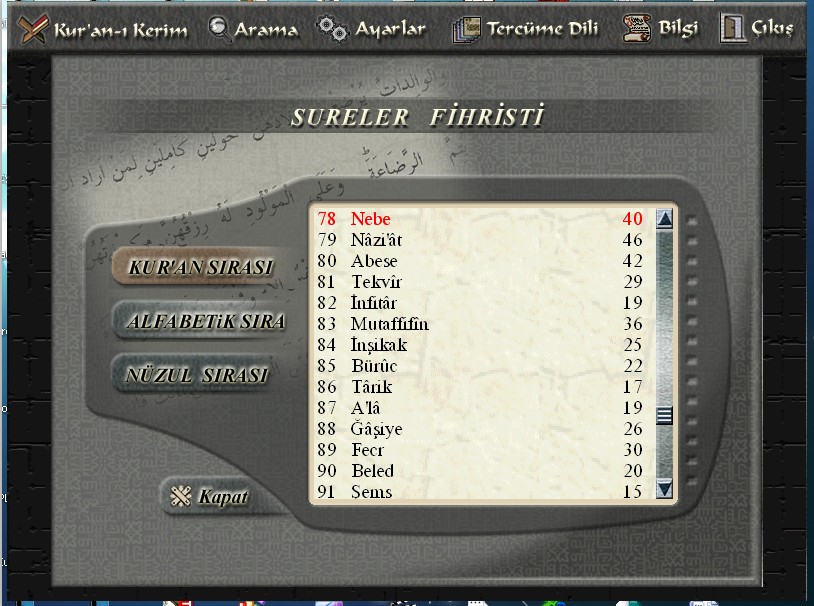Viewport: 814px width, 606px height.
Task: Sort surahs by Kur'an Sırası
Action: click(x=200, y=269)
